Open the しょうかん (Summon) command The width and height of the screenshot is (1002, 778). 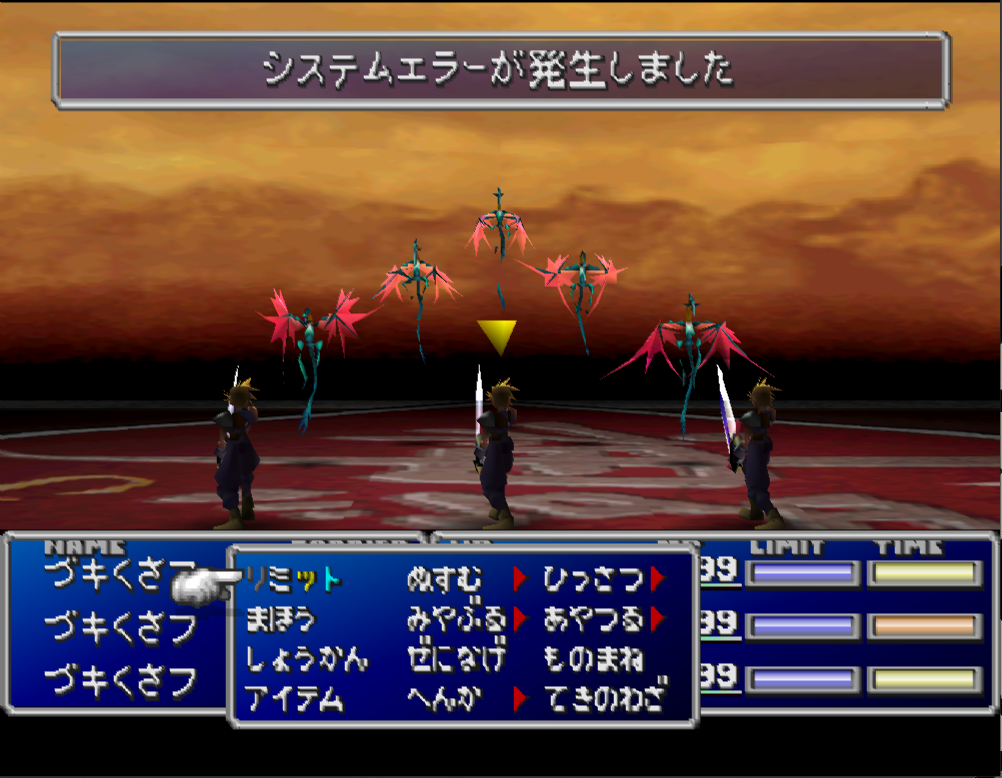tap(306, 659)
